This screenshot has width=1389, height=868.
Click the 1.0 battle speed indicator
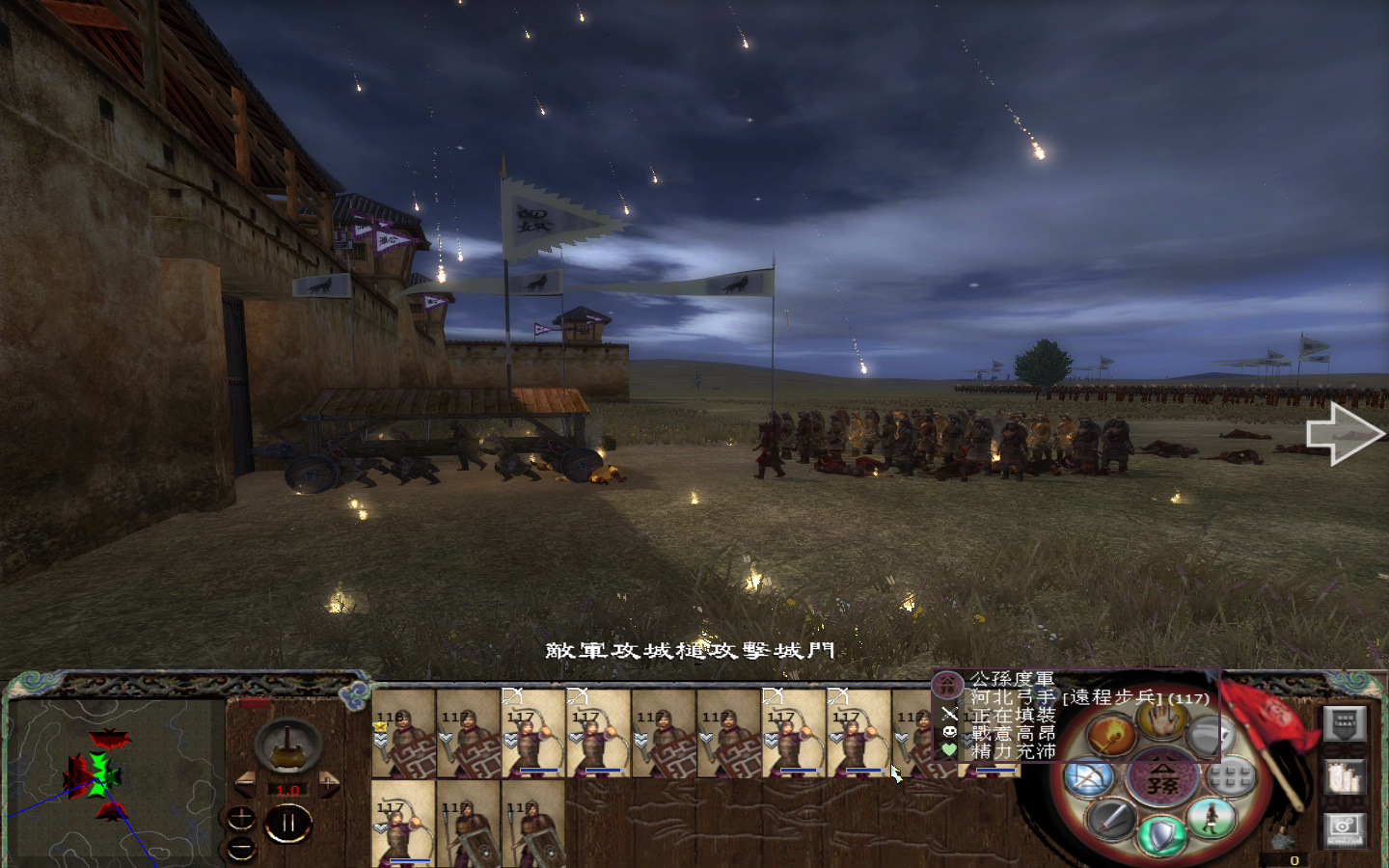pos(288,790)
